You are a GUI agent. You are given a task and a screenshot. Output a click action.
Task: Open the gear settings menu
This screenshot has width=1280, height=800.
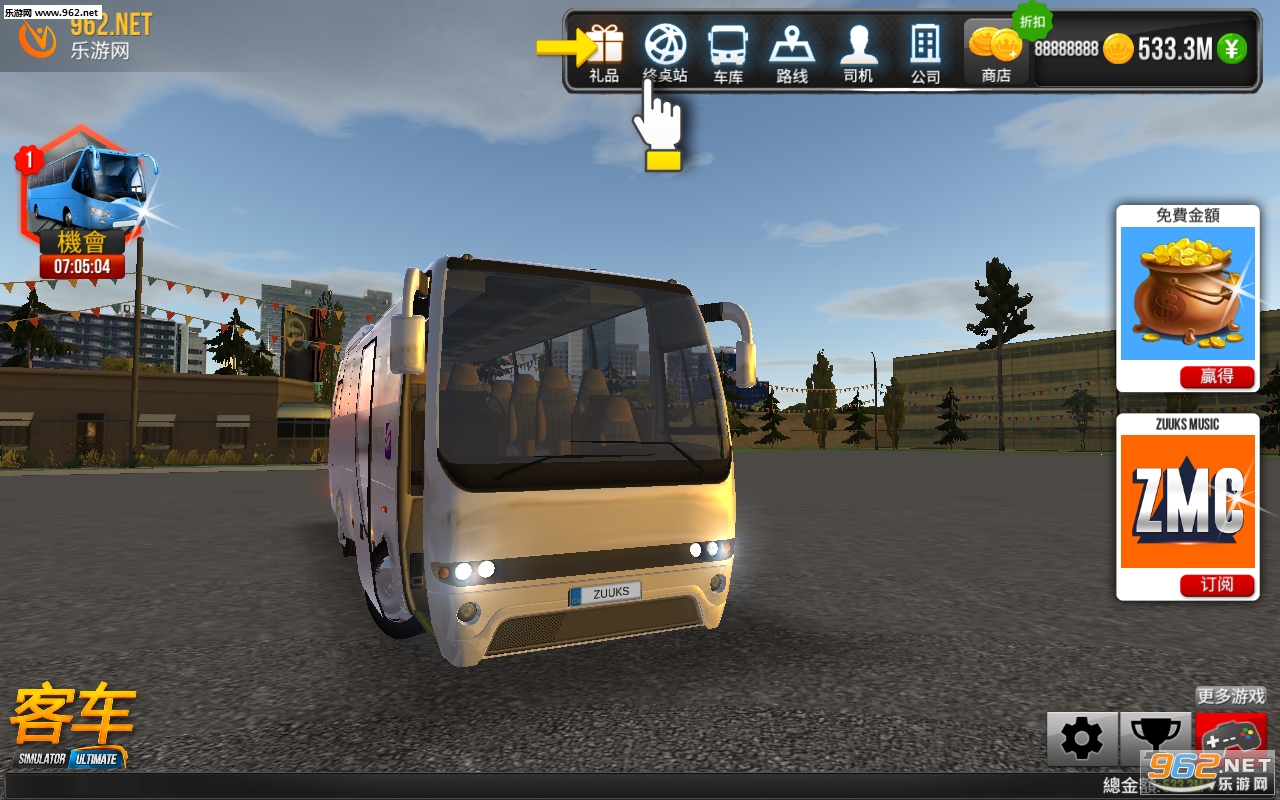click(x=1082, y=739)
